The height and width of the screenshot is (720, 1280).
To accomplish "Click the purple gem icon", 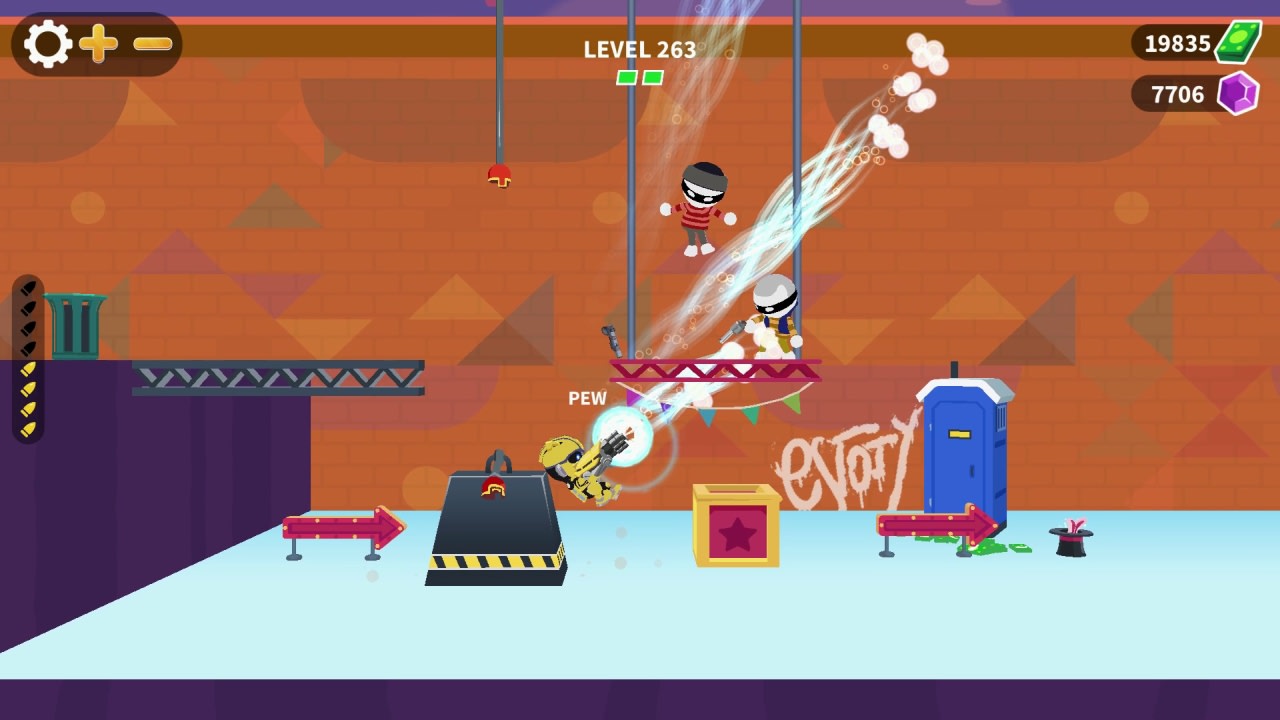I will tap(1238, 93).
